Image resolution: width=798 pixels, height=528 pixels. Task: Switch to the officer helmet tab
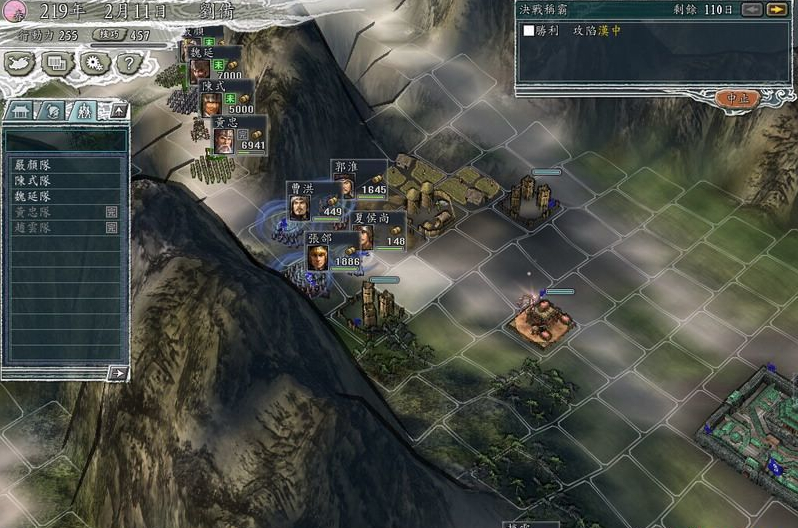click(x=54, y=110)
